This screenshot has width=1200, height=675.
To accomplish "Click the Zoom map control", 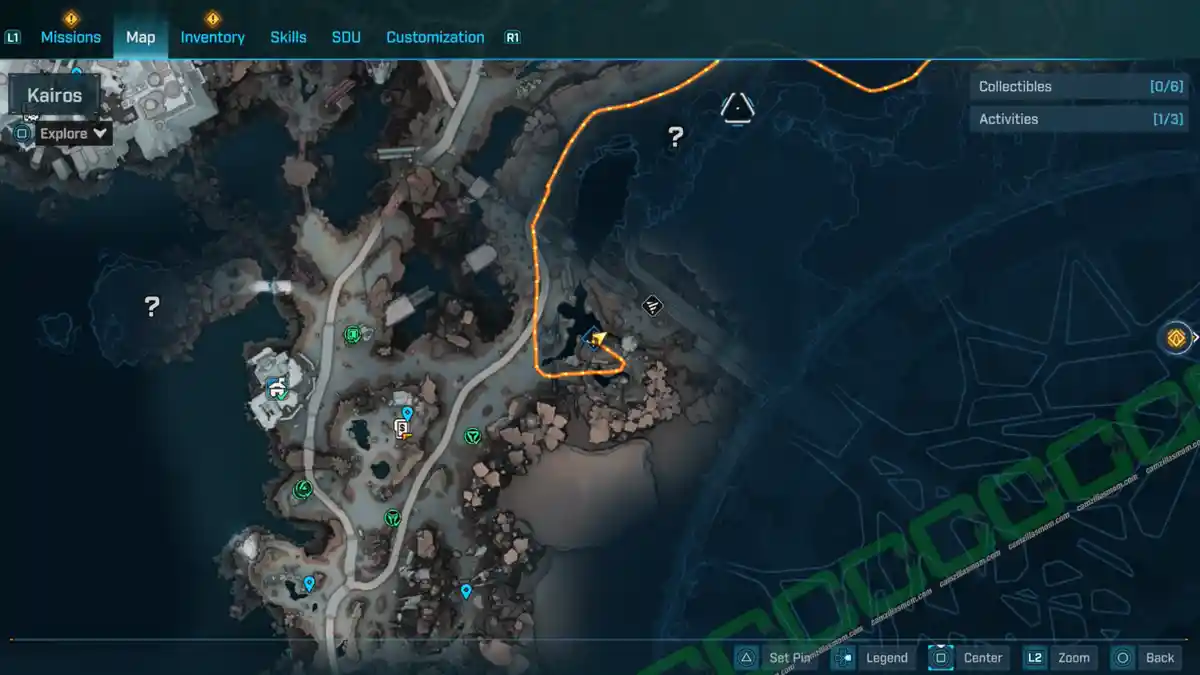I will coord(1060,658).
